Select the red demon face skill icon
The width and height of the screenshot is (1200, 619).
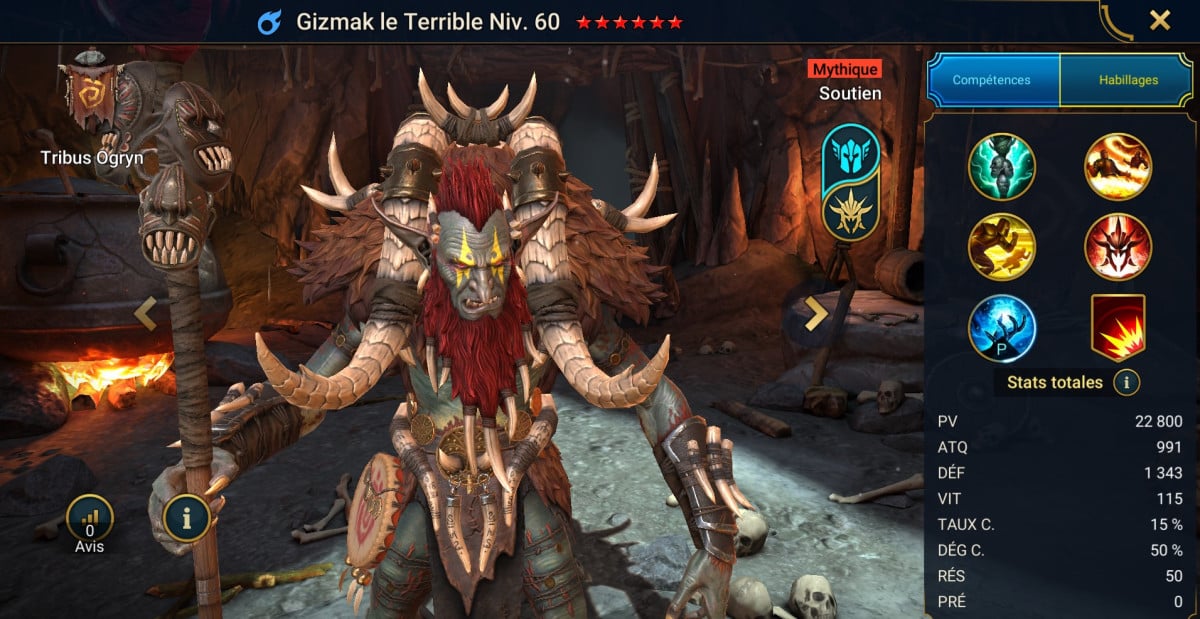1118,247
